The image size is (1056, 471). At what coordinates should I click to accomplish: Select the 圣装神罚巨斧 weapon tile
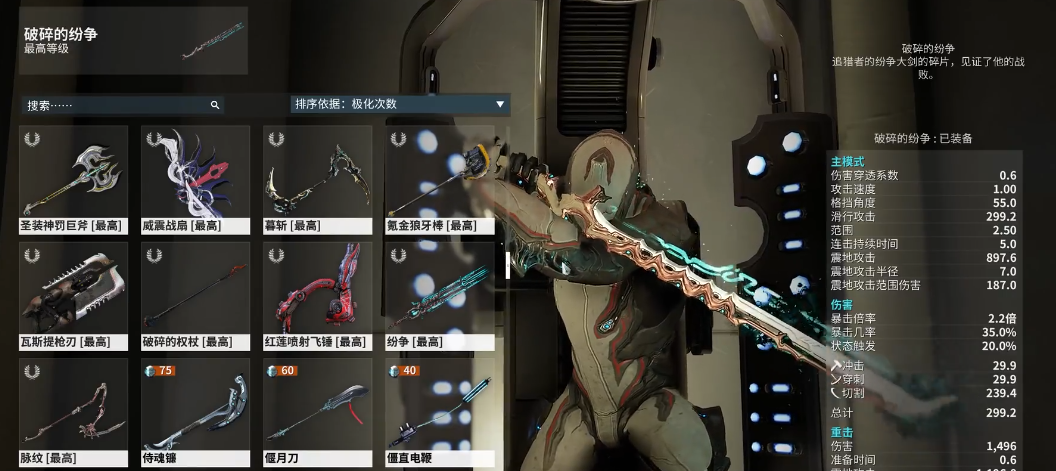[74, 178]
